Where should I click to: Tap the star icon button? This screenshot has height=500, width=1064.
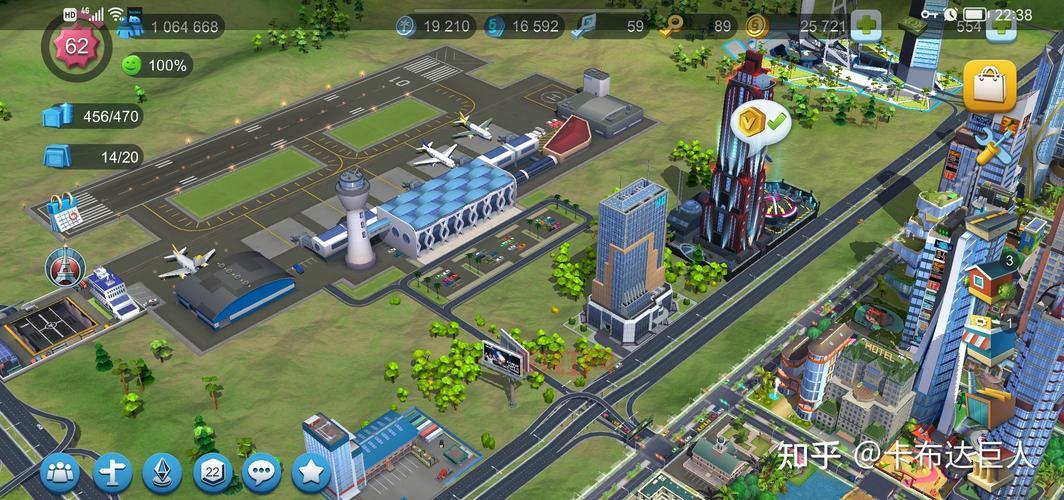311,472
